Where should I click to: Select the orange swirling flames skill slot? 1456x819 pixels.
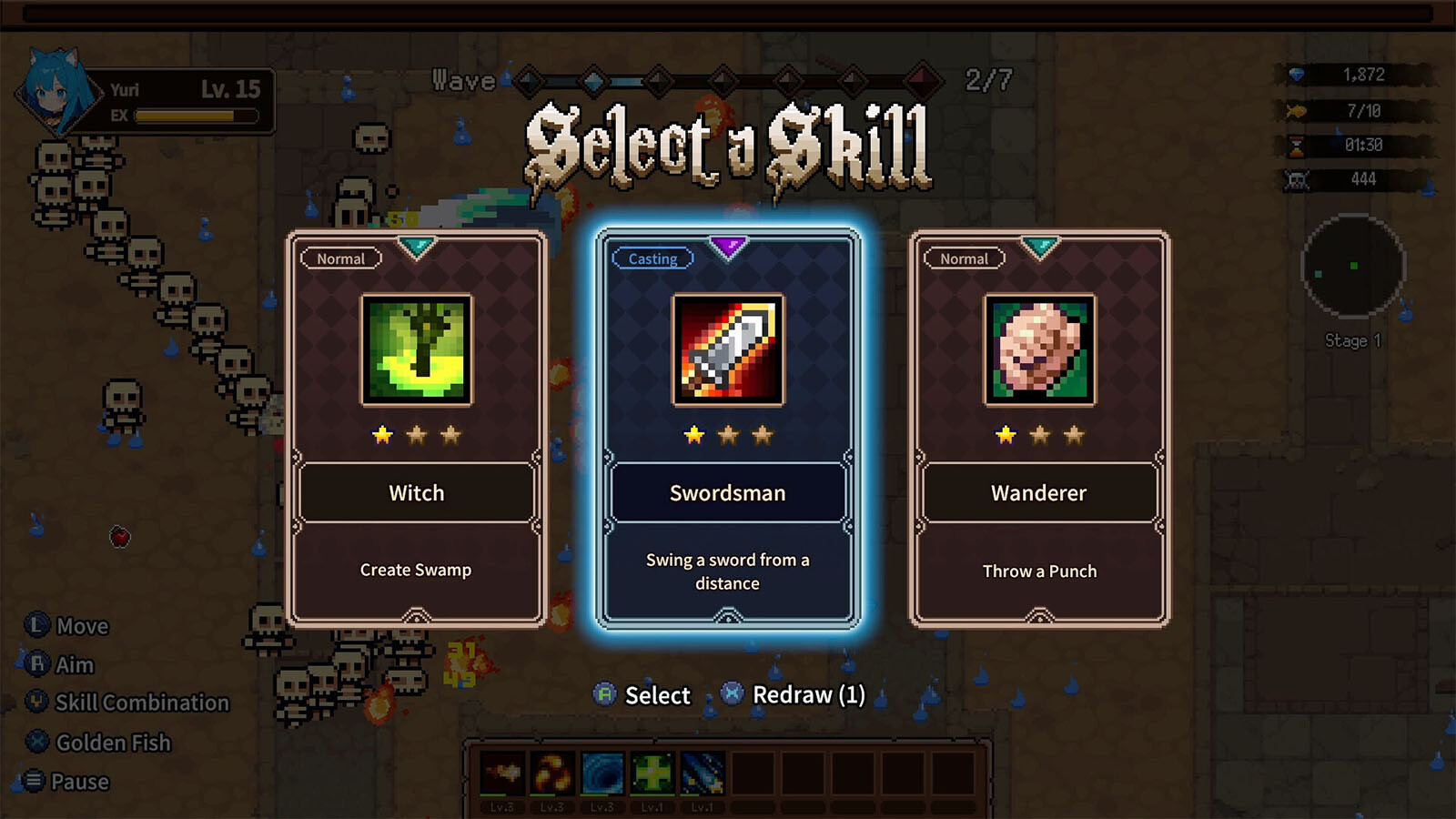click(x=552, y=774)
